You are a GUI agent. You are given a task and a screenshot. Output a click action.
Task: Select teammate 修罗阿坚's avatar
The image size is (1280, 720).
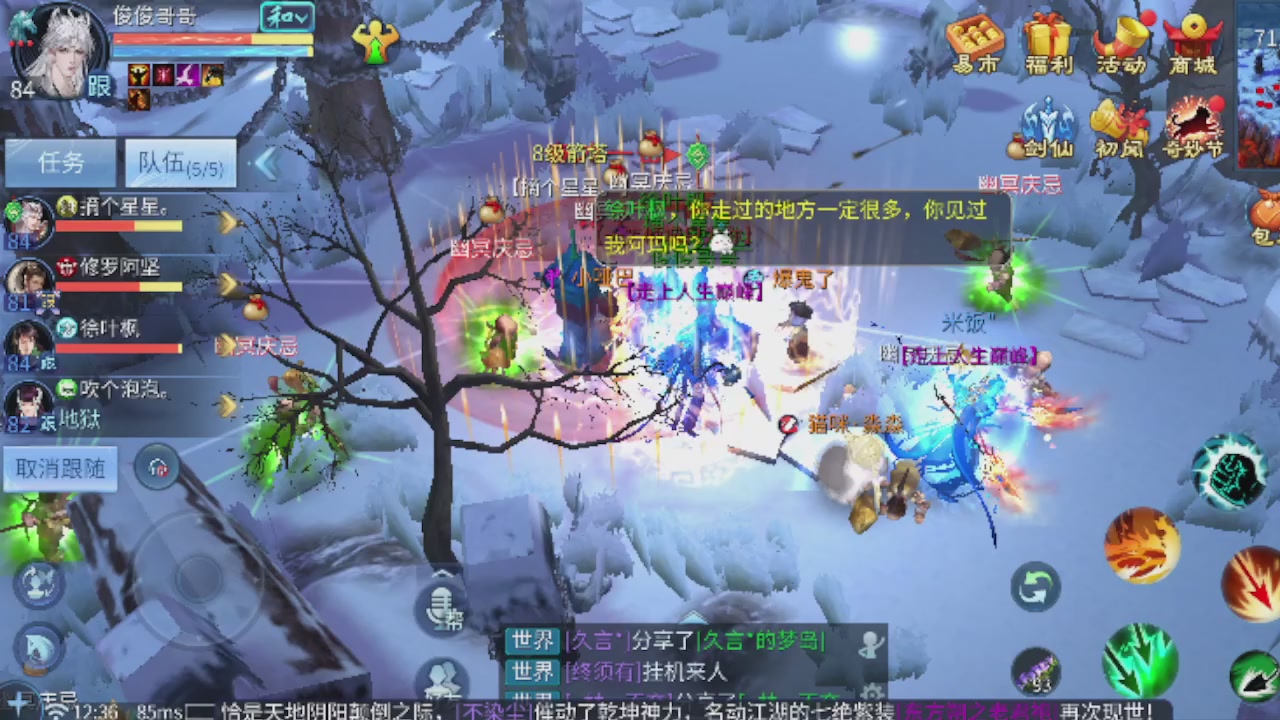pos(28,276)
